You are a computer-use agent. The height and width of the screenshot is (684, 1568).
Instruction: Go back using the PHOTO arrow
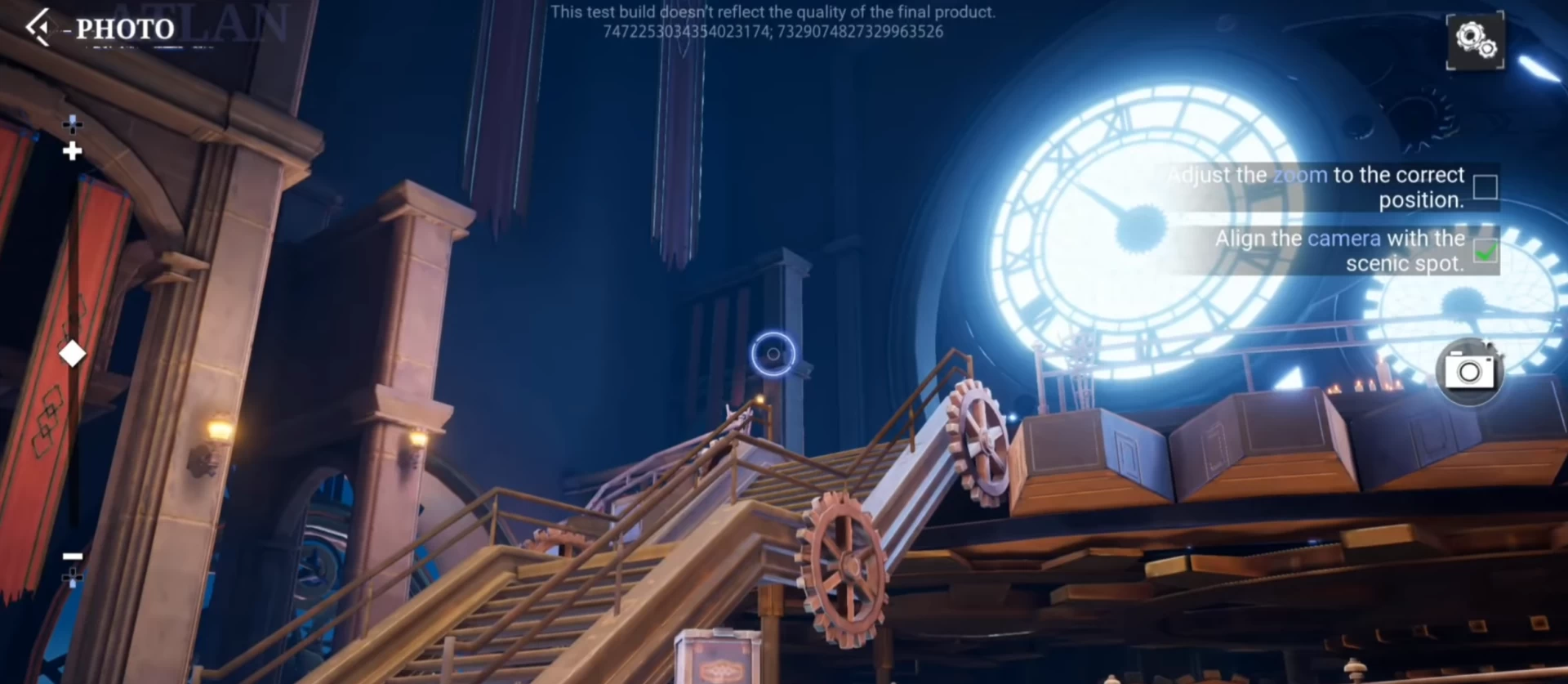pos(38,28)
